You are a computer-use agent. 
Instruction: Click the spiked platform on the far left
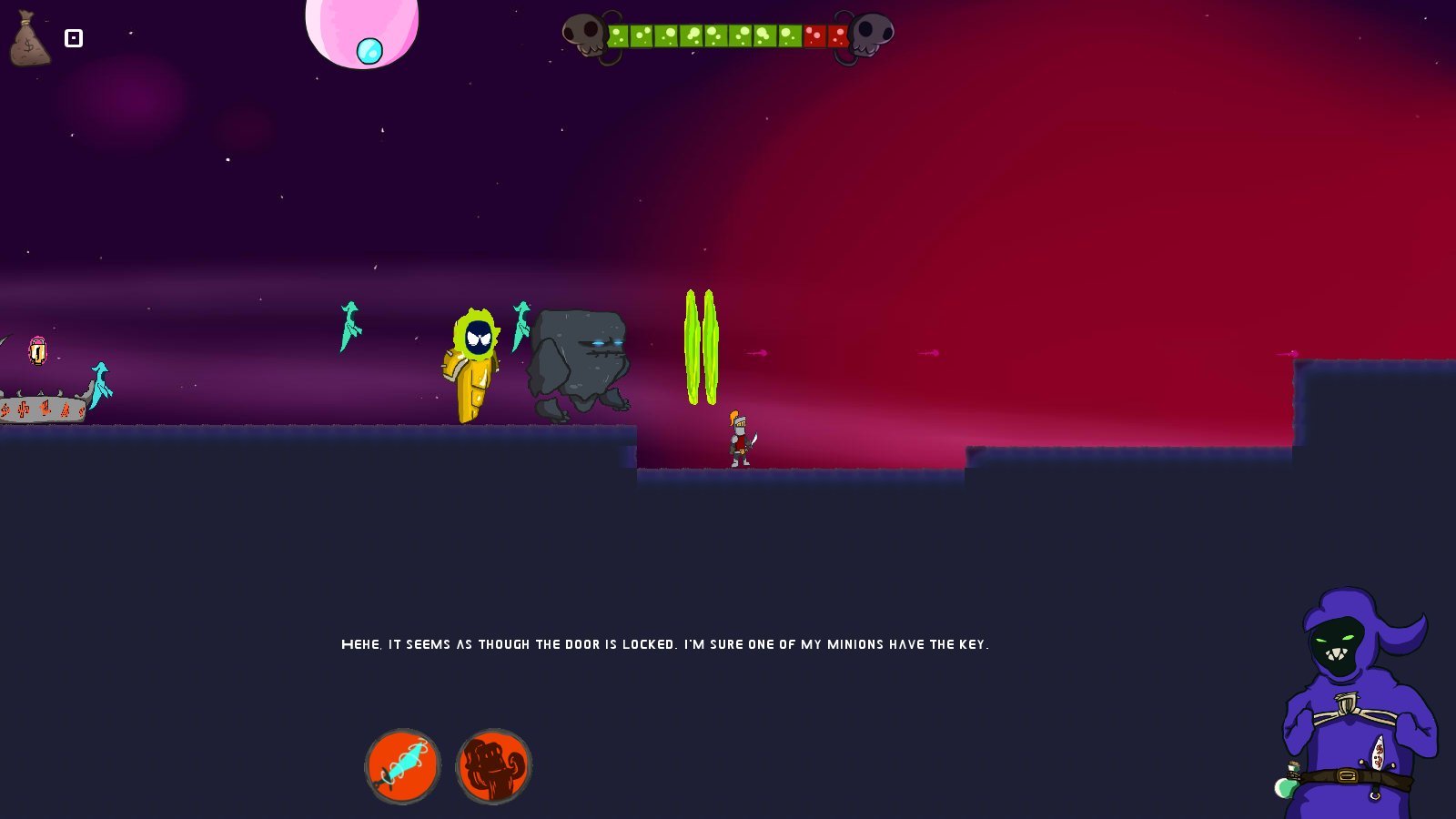[41, 409]
